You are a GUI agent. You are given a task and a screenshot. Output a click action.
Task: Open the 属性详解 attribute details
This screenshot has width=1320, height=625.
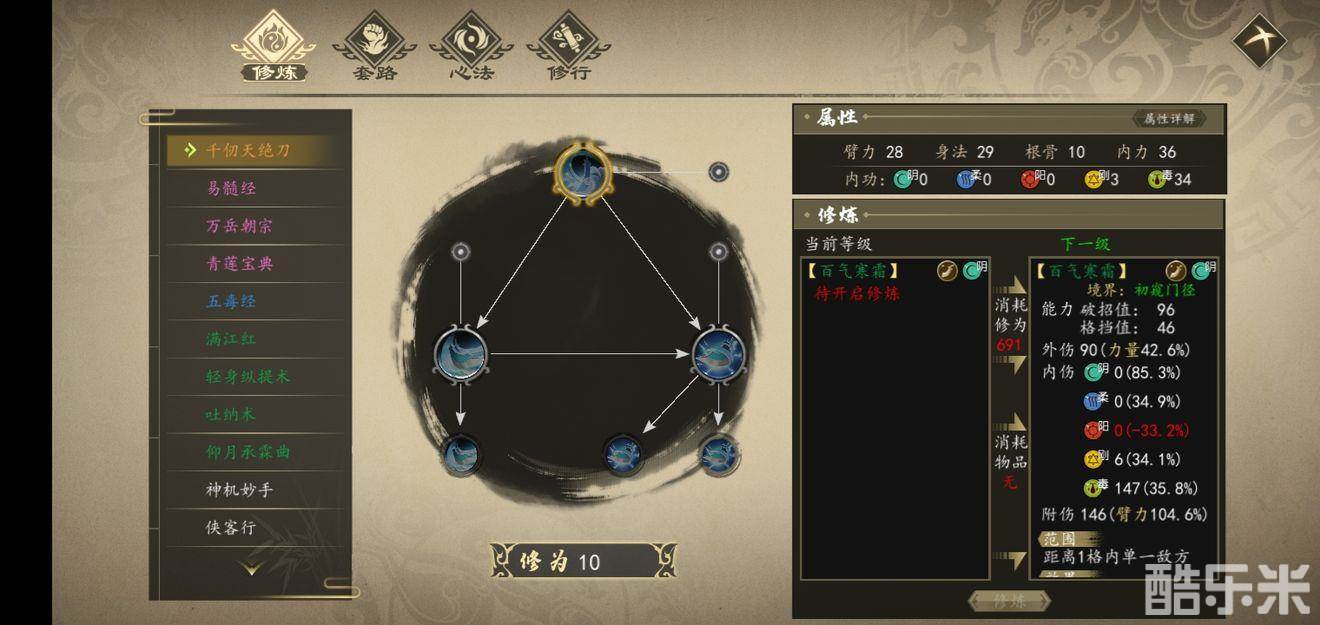pos(1168,119)
